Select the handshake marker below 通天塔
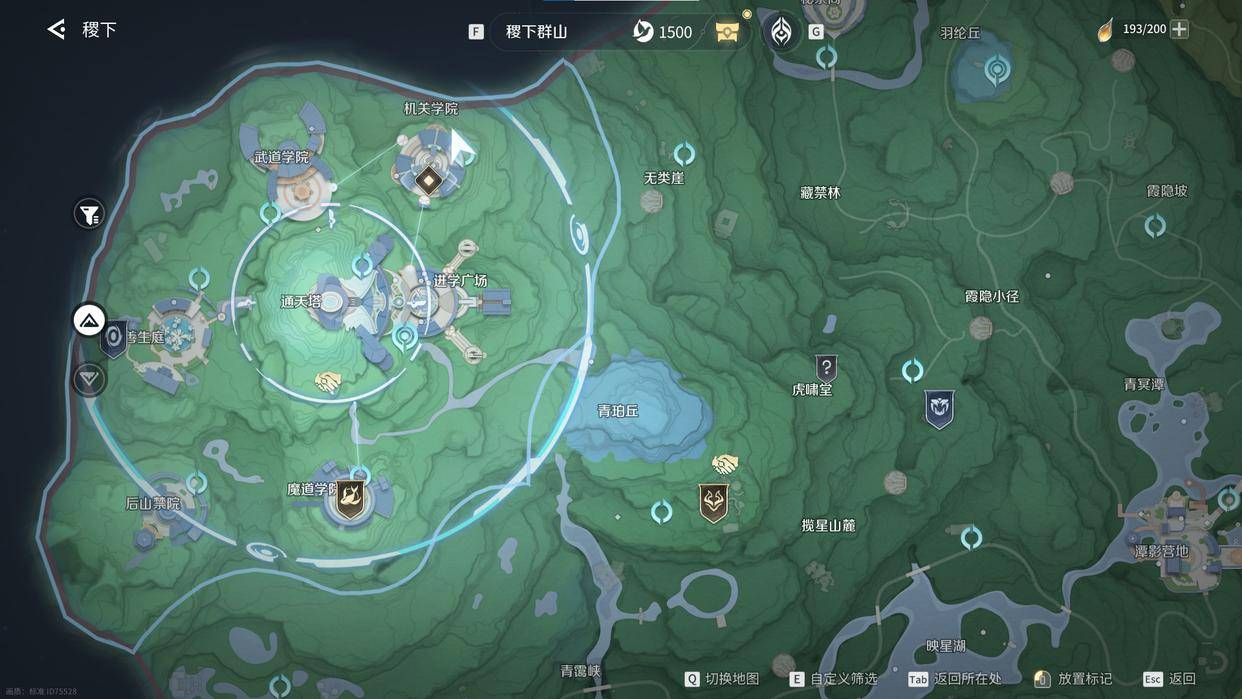Image resolution: width=1242 pixels, height=699 pixels. (x=328, y=382)
